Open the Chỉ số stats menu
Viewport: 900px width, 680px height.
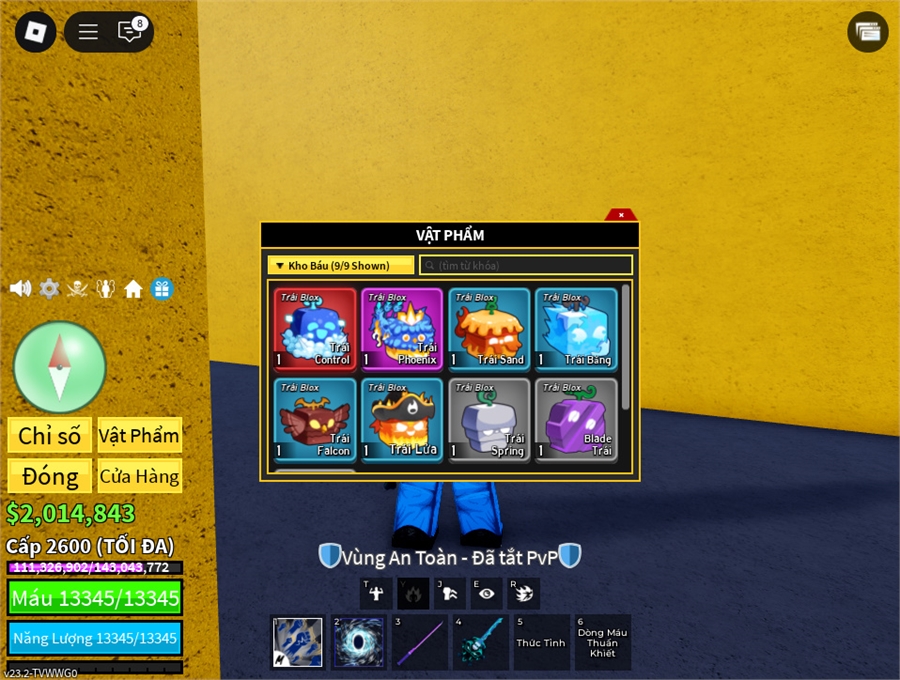pos(49,435)
